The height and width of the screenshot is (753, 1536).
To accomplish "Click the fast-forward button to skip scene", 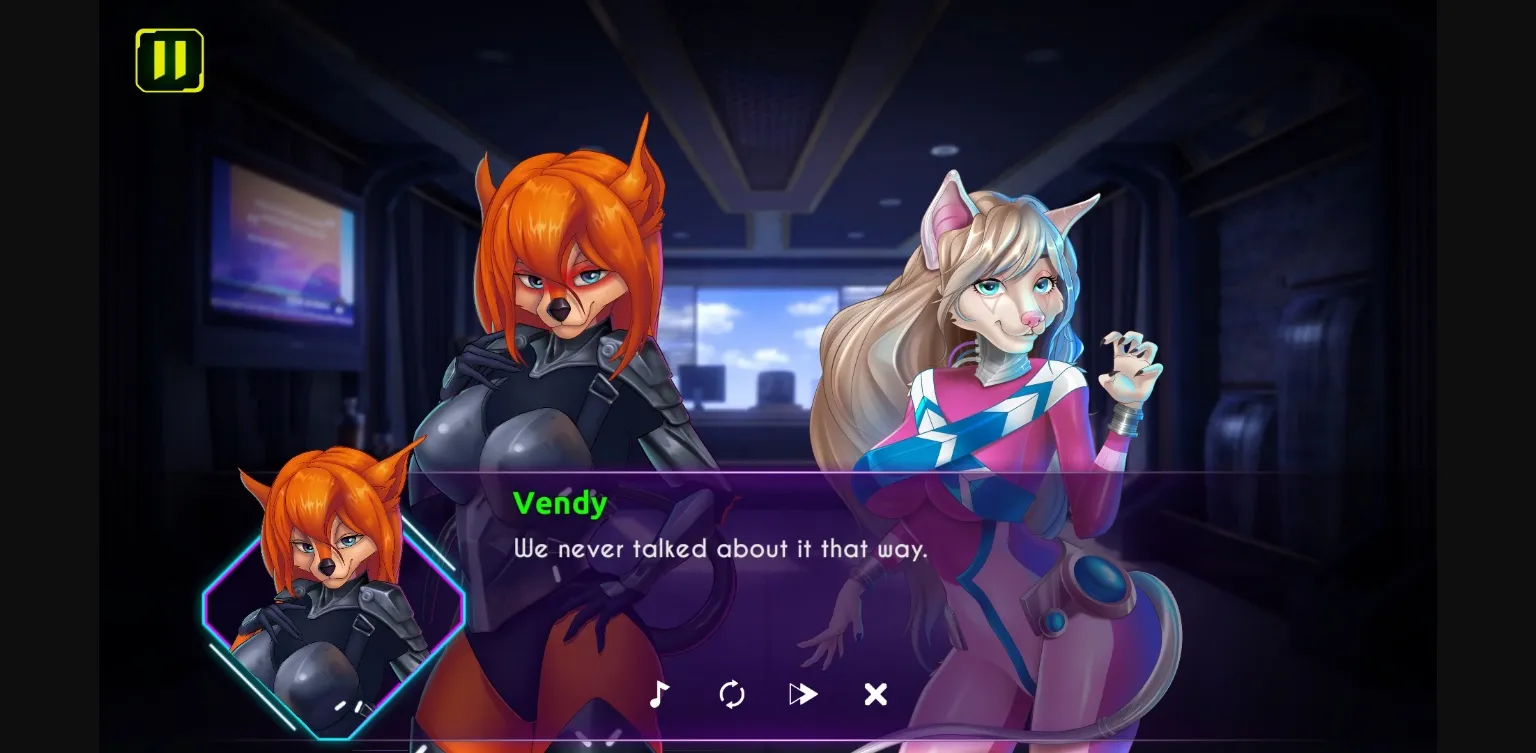I will (x=803, y=693).
